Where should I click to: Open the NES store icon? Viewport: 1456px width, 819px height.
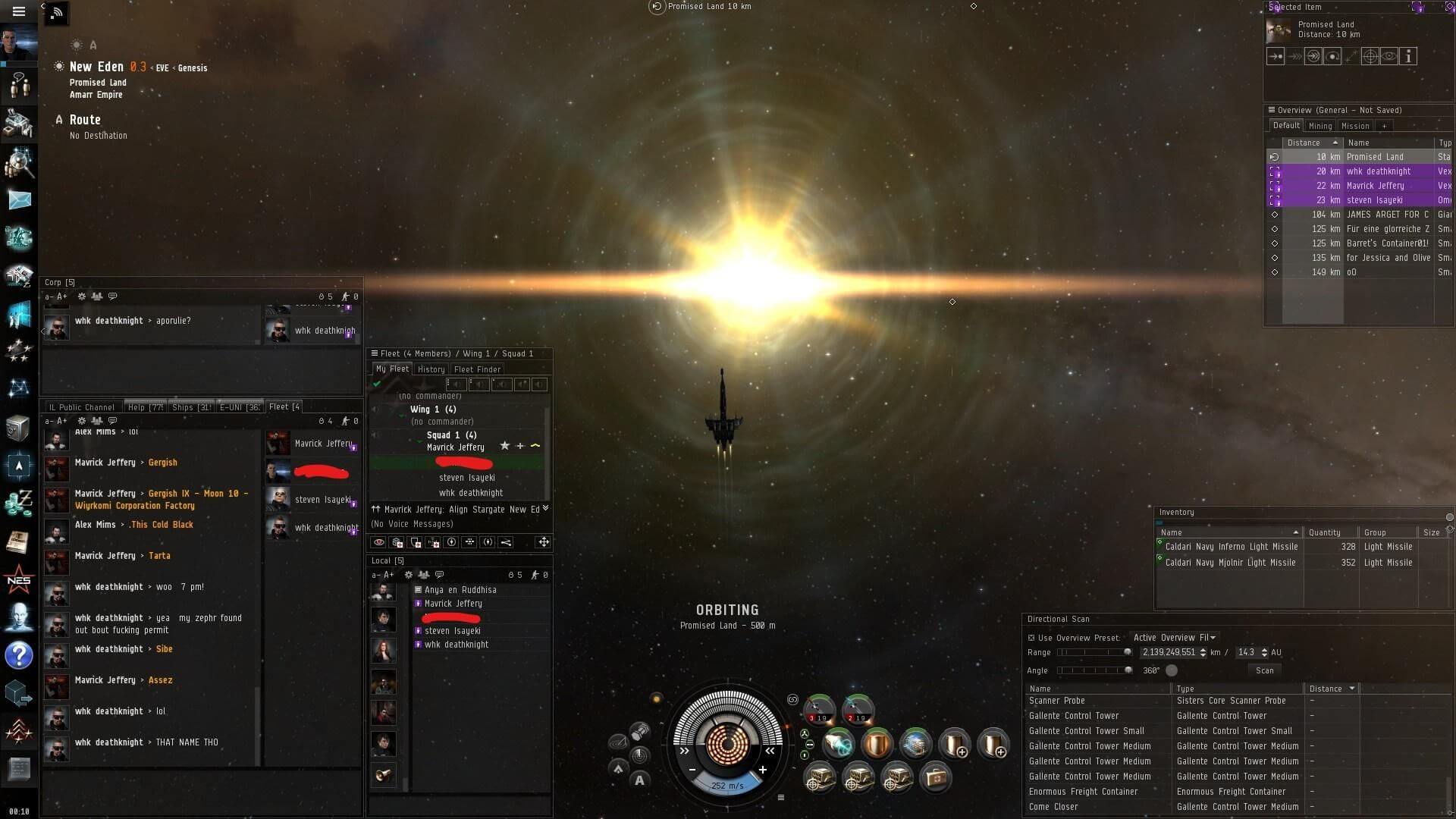click(19, 581)
